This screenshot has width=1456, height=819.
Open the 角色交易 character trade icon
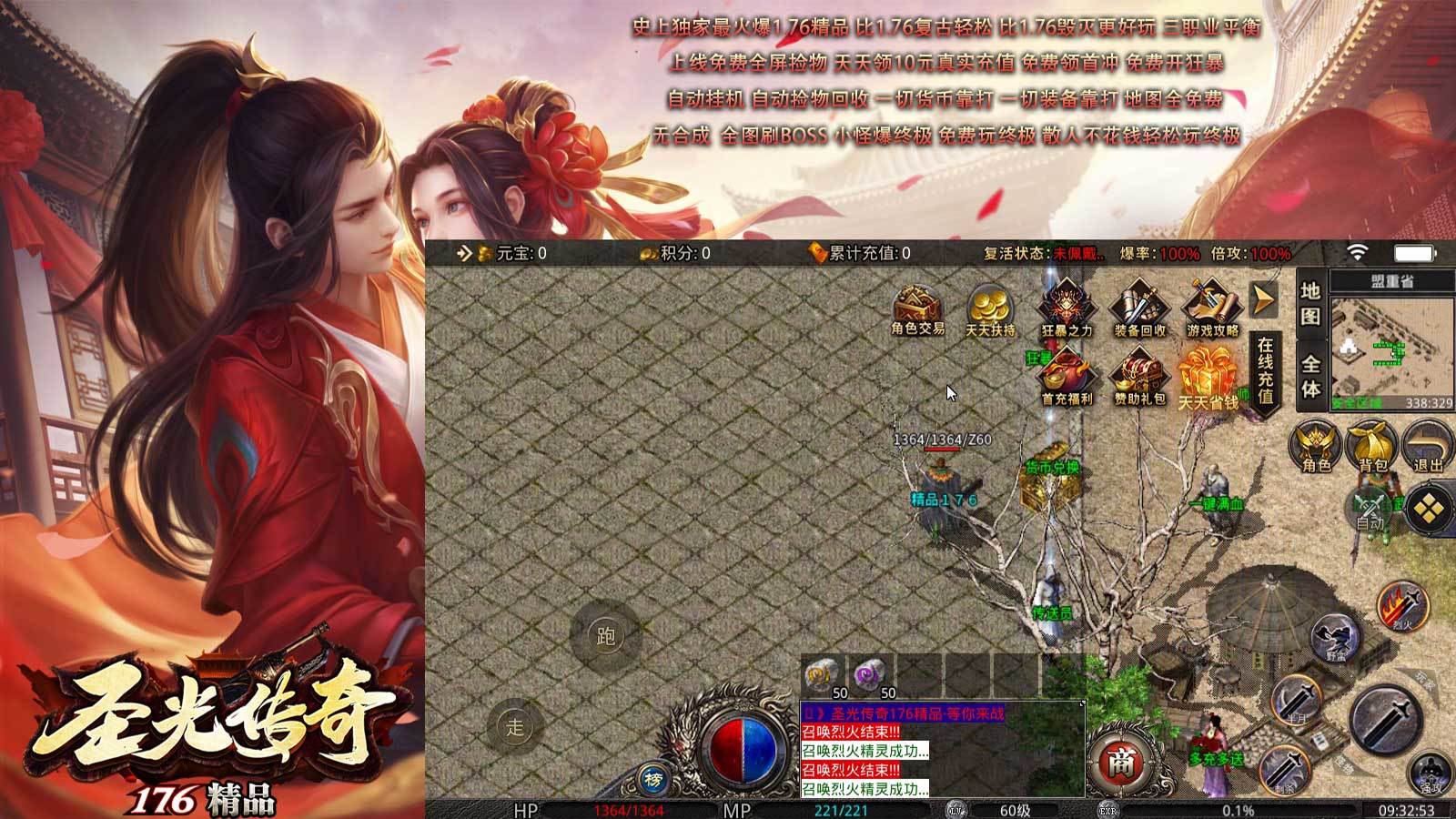pos(917,308)
